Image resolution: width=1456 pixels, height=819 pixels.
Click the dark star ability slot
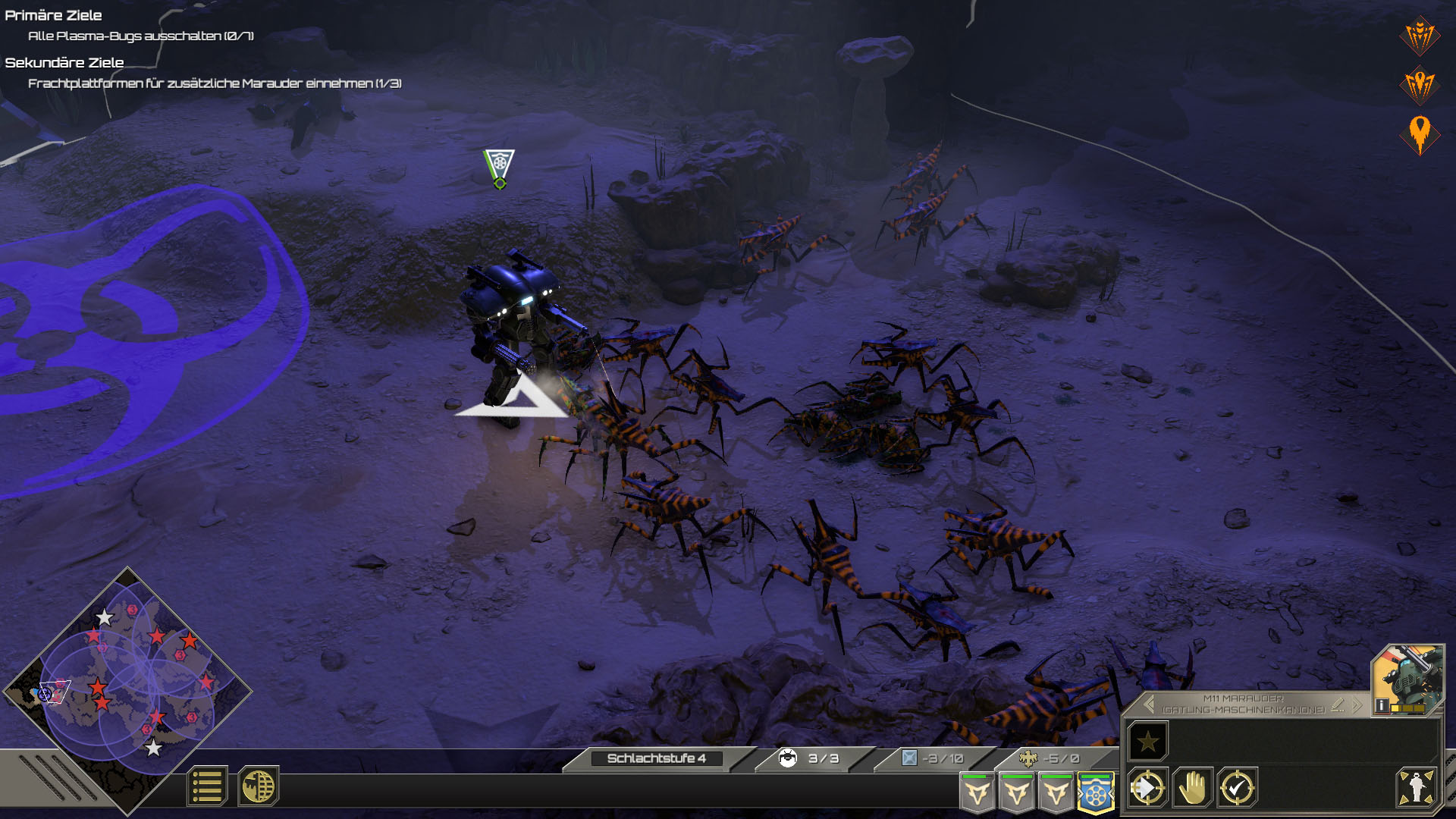[x=1147, y=741]
